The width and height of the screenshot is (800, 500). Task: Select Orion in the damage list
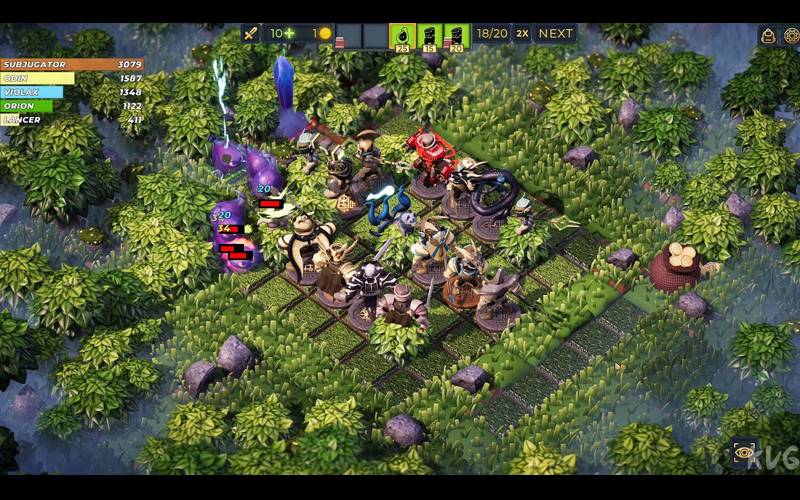[72, 105]
